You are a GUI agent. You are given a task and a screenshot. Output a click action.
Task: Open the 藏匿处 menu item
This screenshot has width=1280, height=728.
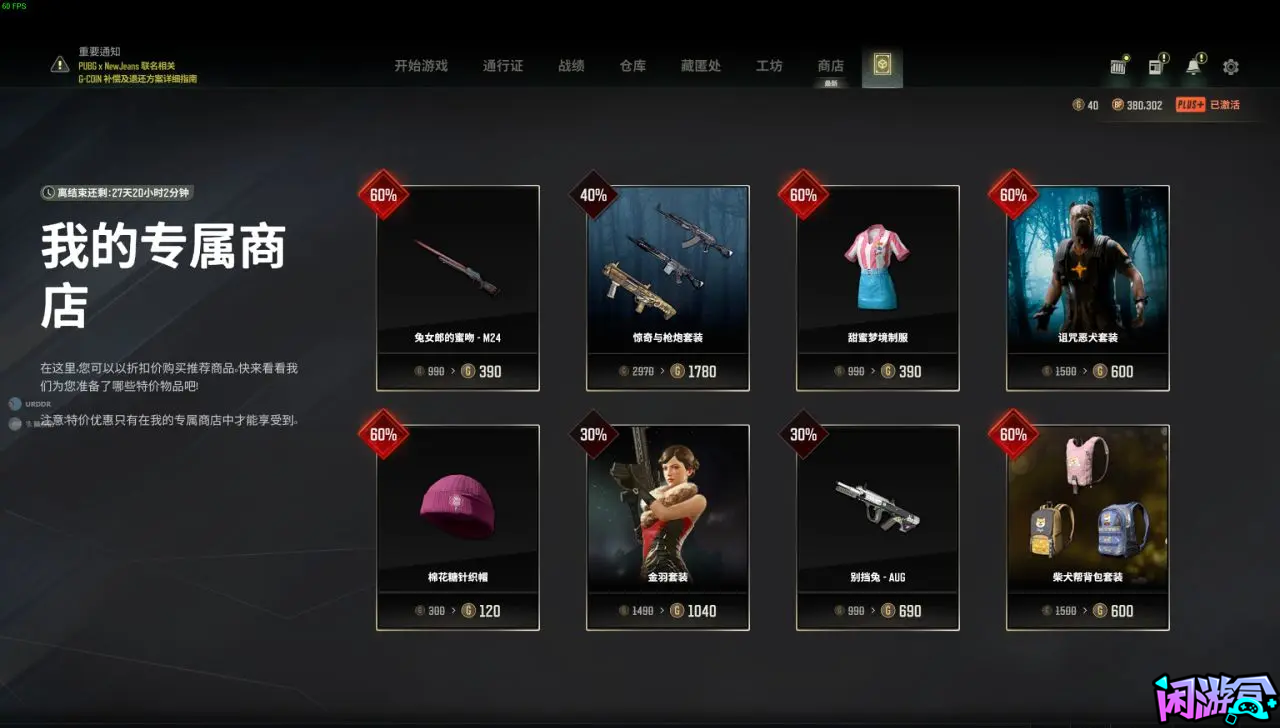(x=700, y=65)
